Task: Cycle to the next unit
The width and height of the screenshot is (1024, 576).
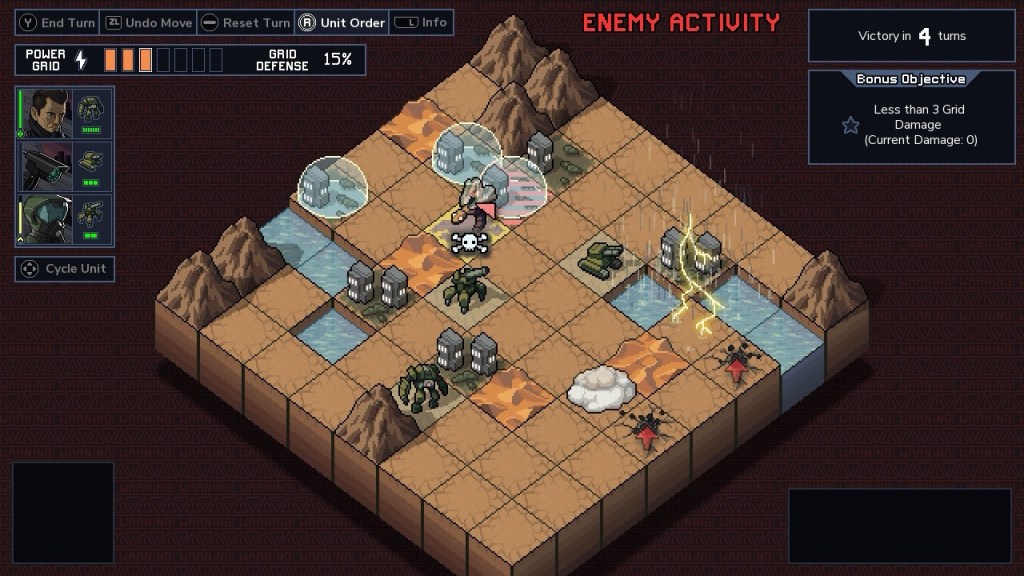Action: [65, 269]
